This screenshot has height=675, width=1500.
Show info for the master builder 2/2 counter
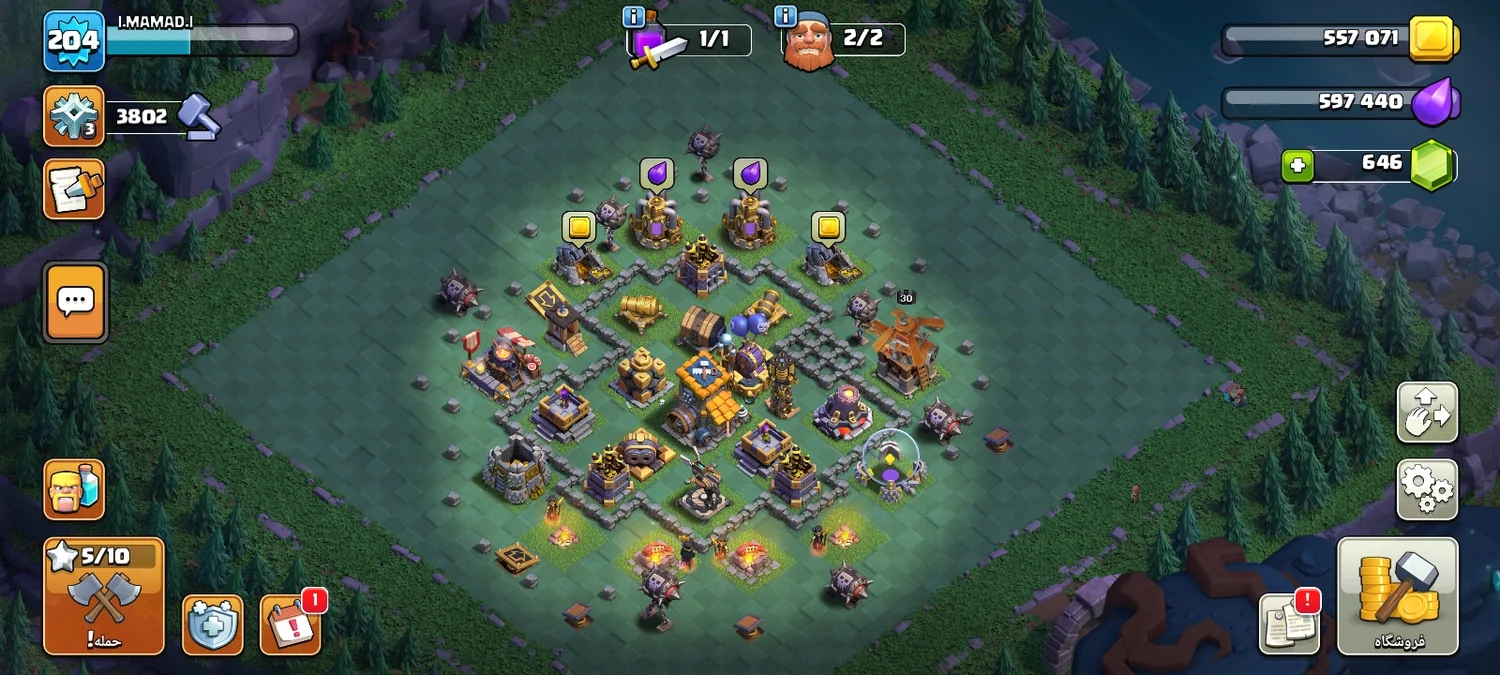tap(785, 17)
